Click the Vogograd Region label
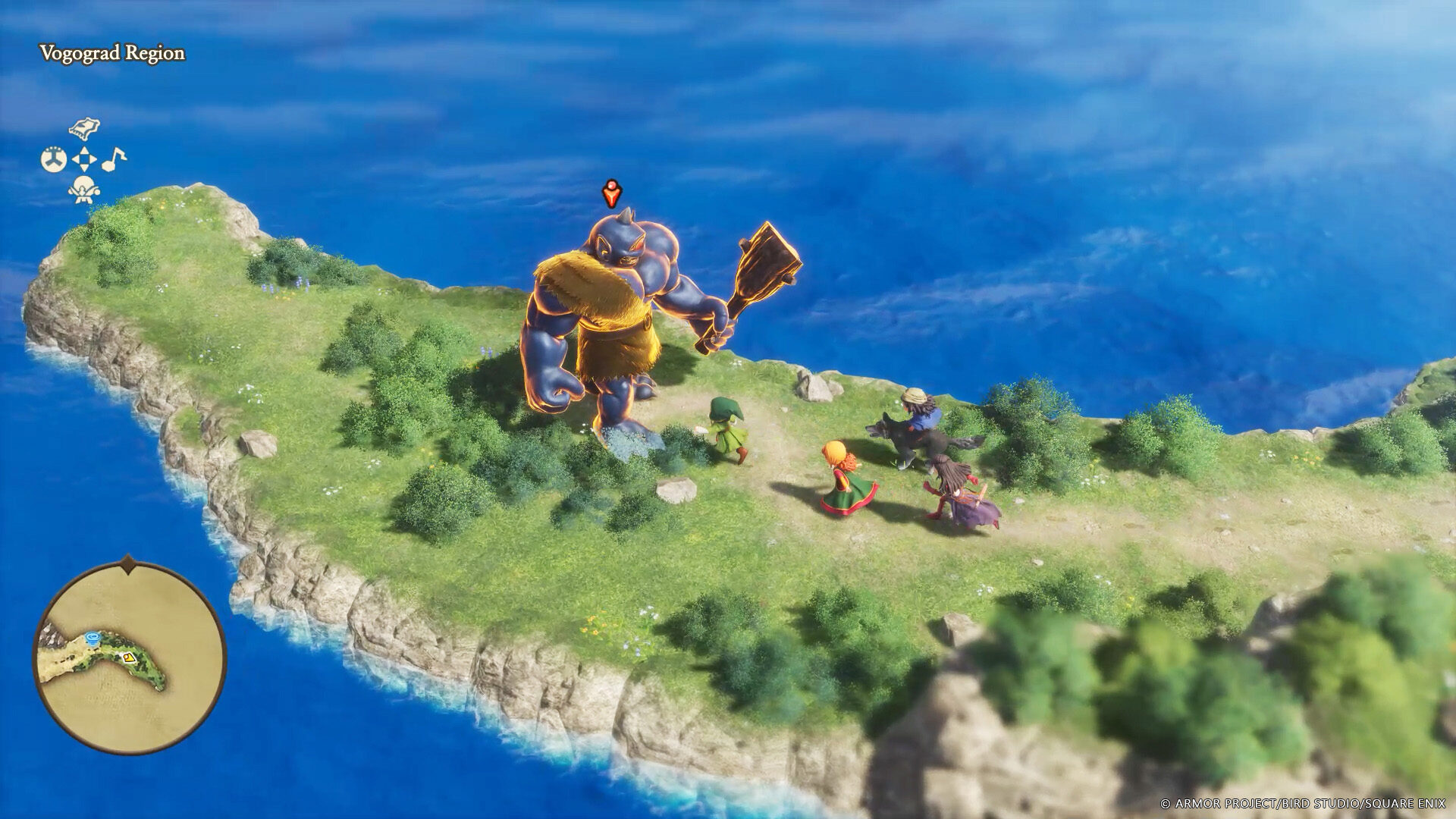This screenshot has width=1456, height=819. [x=111, y=54]
